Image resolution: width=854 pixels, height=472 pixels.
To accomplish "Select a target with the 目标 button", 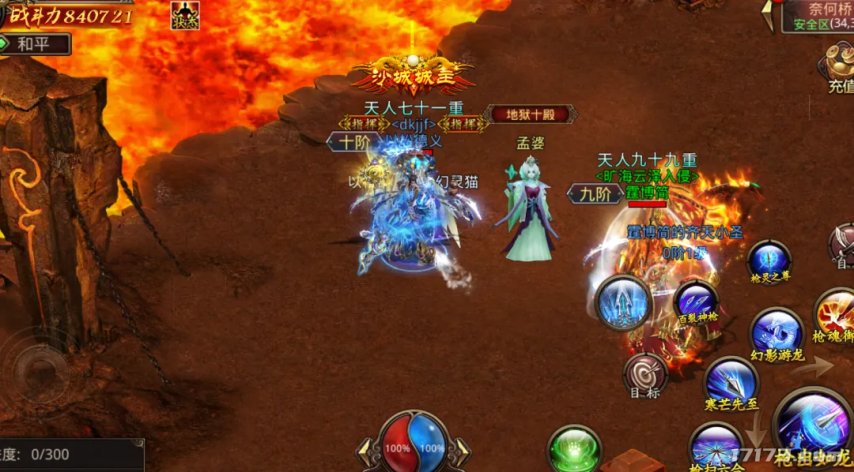I will click(645, 376).
